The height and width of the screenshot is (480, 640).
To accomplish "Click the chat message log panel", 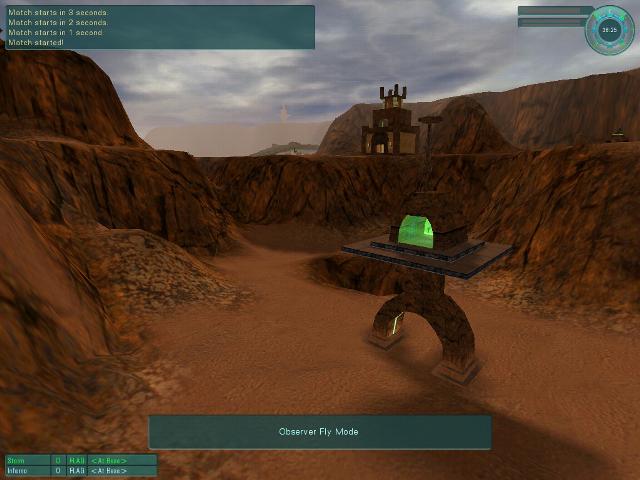I will [x=159, y=27].
